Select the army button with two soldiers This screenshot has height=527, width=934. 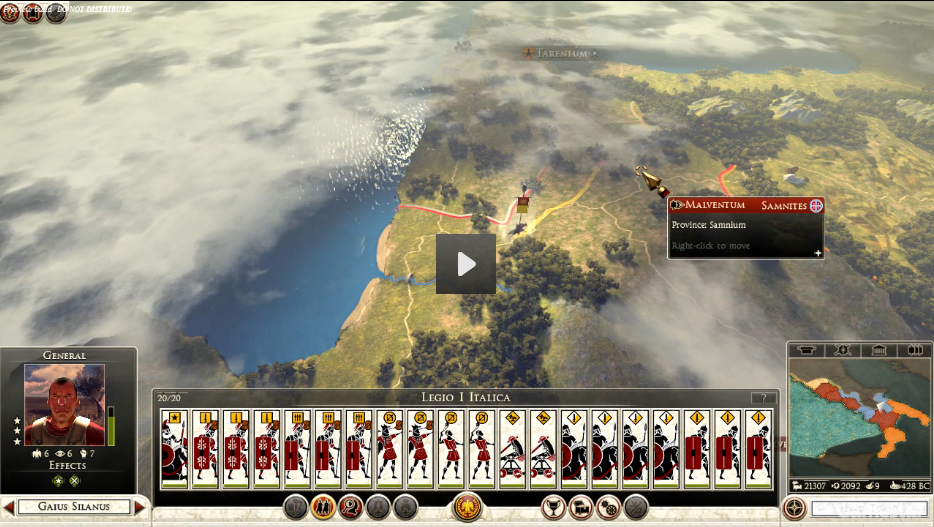pyautogui.click(x=323, y=507)
